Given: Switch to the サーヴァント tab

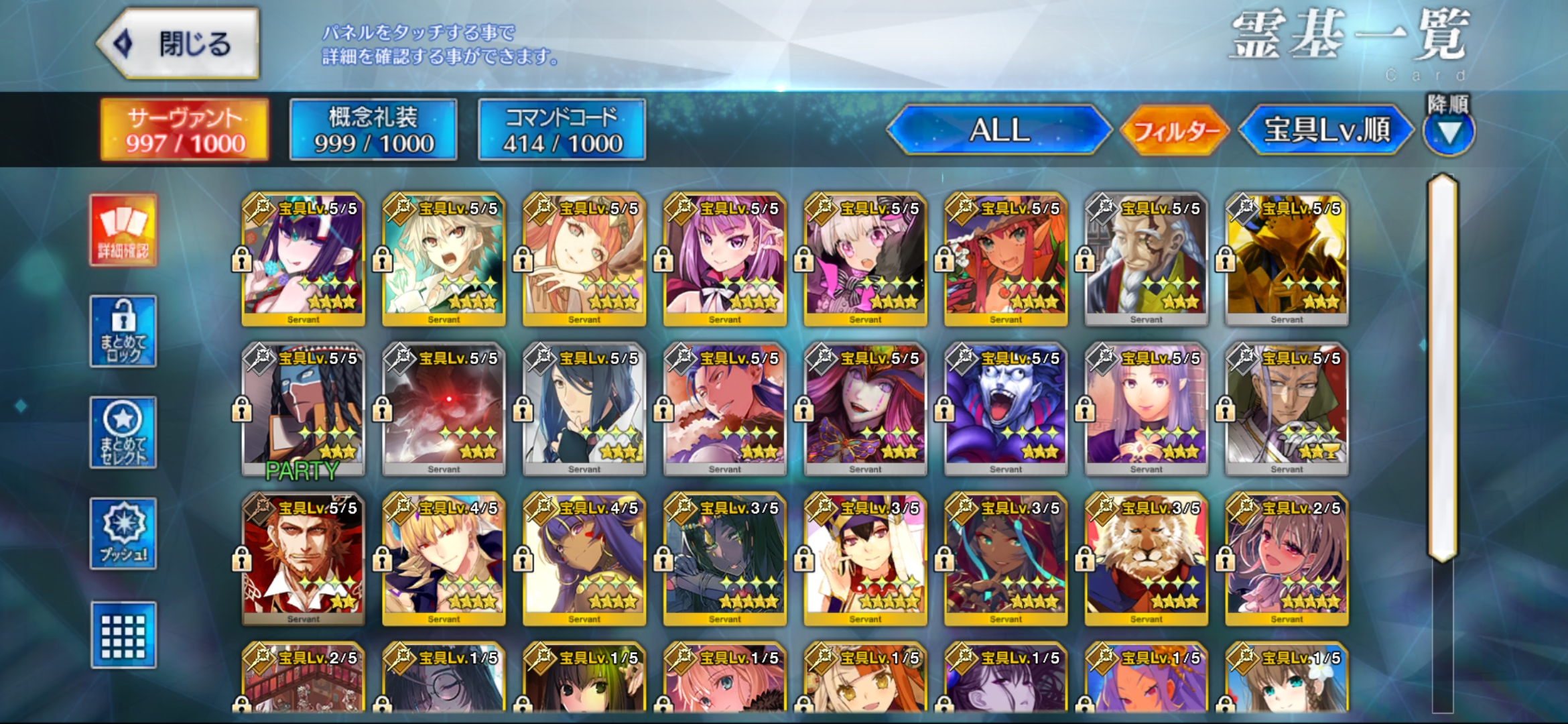Looking at the screenshot, I should [185, 129].
